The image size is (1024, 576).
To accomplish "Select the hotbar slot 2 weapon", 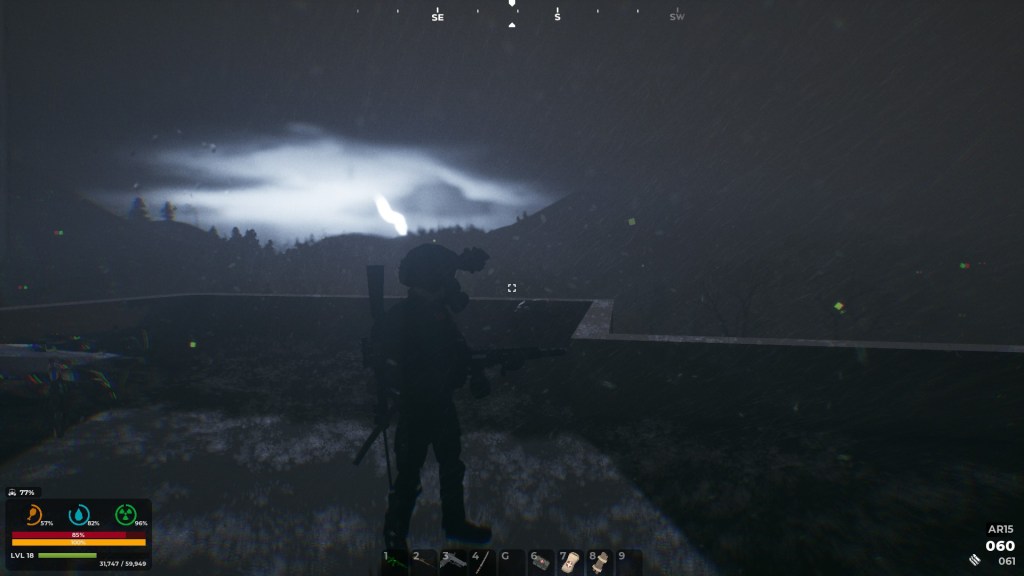I will click(x=424, y=563).
